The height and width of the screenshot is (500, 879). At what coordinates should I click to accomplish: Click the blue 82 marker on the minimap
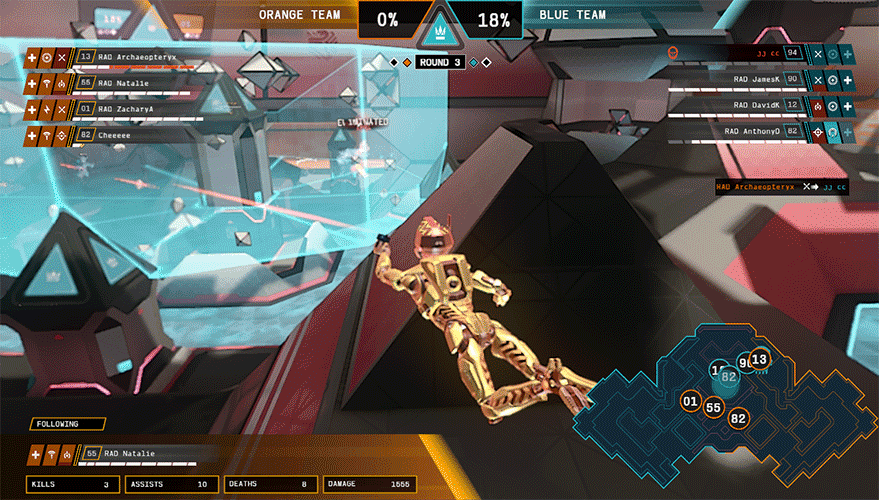[x=729, y=377]
